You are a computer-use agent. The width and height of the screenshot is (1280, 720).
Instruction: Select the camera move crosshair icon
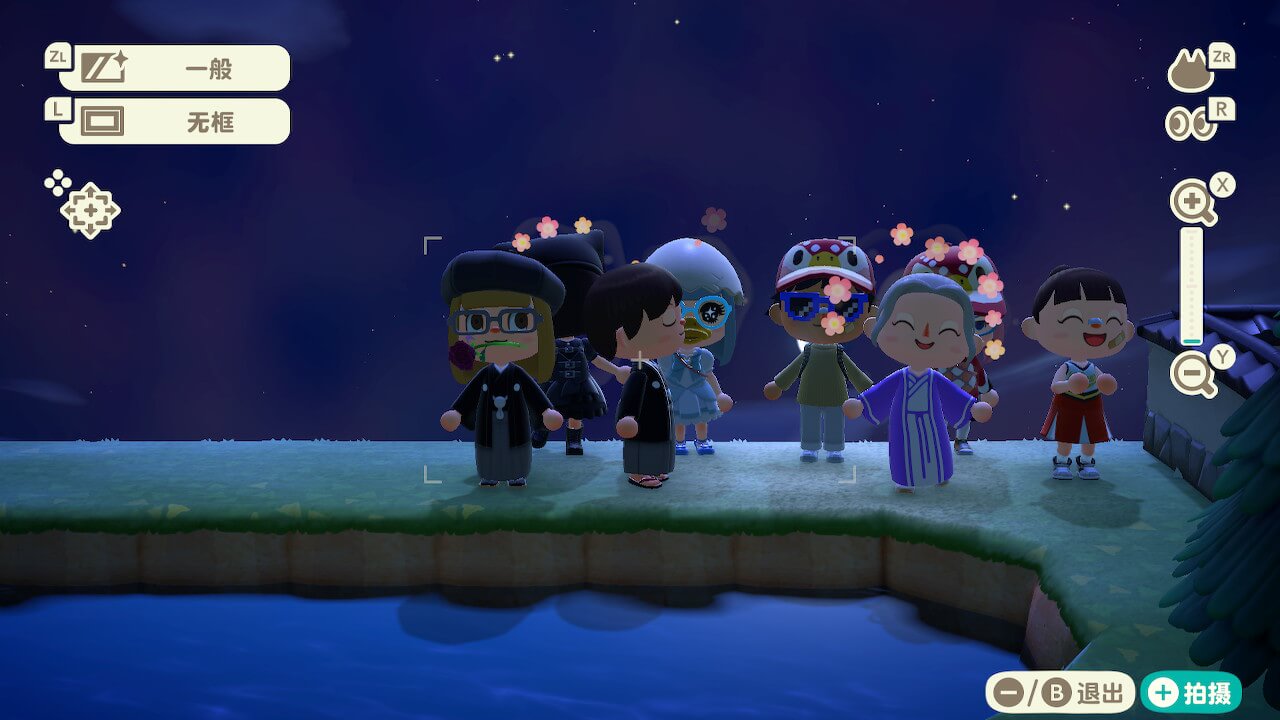(89, 210)
